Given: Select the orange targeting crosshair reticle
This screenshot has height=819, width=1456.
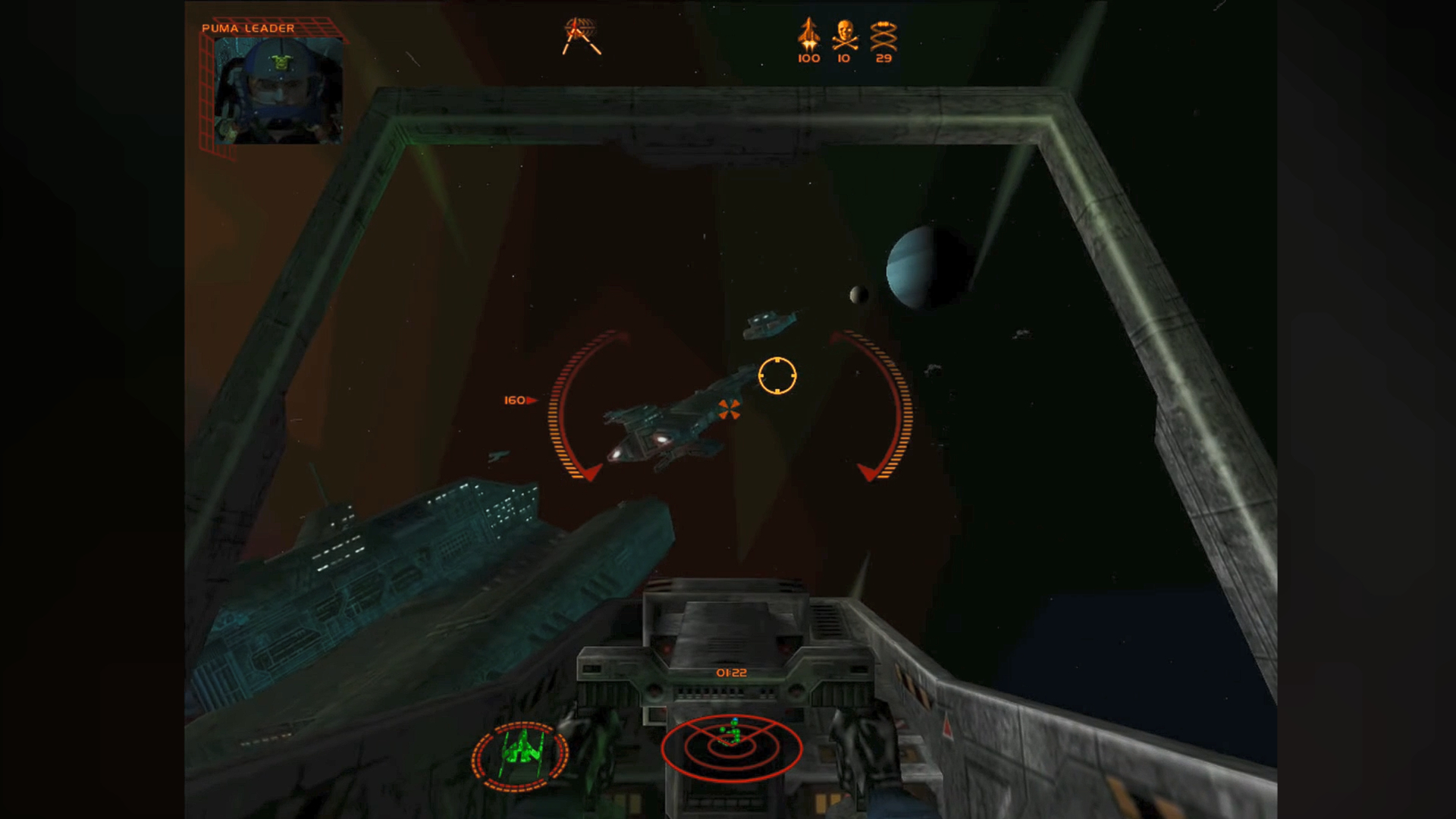Looking at the screenshot, I should pos(777,377).
